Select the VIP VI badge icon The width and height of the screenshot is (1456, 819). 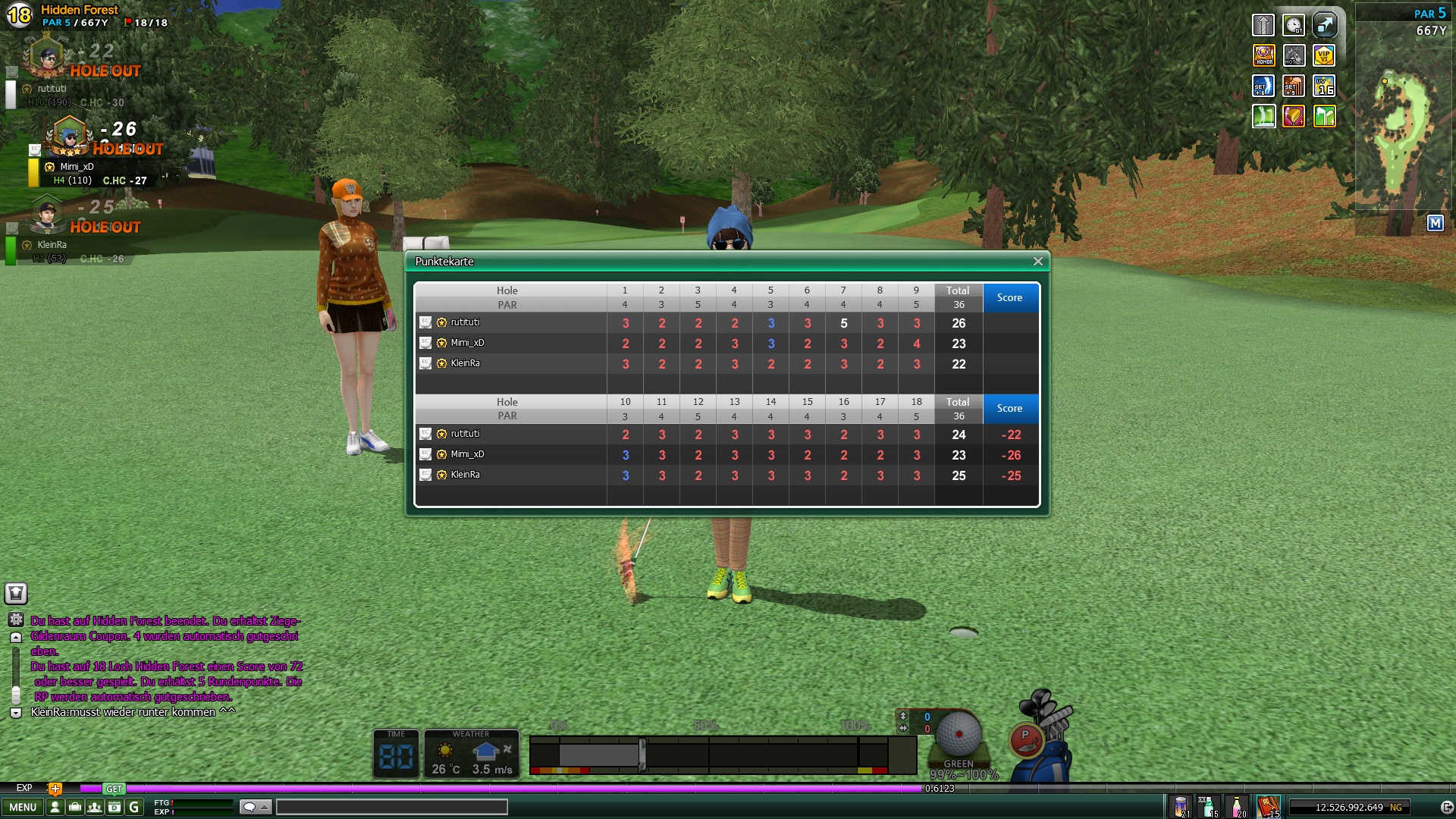tap(1324, 55)
